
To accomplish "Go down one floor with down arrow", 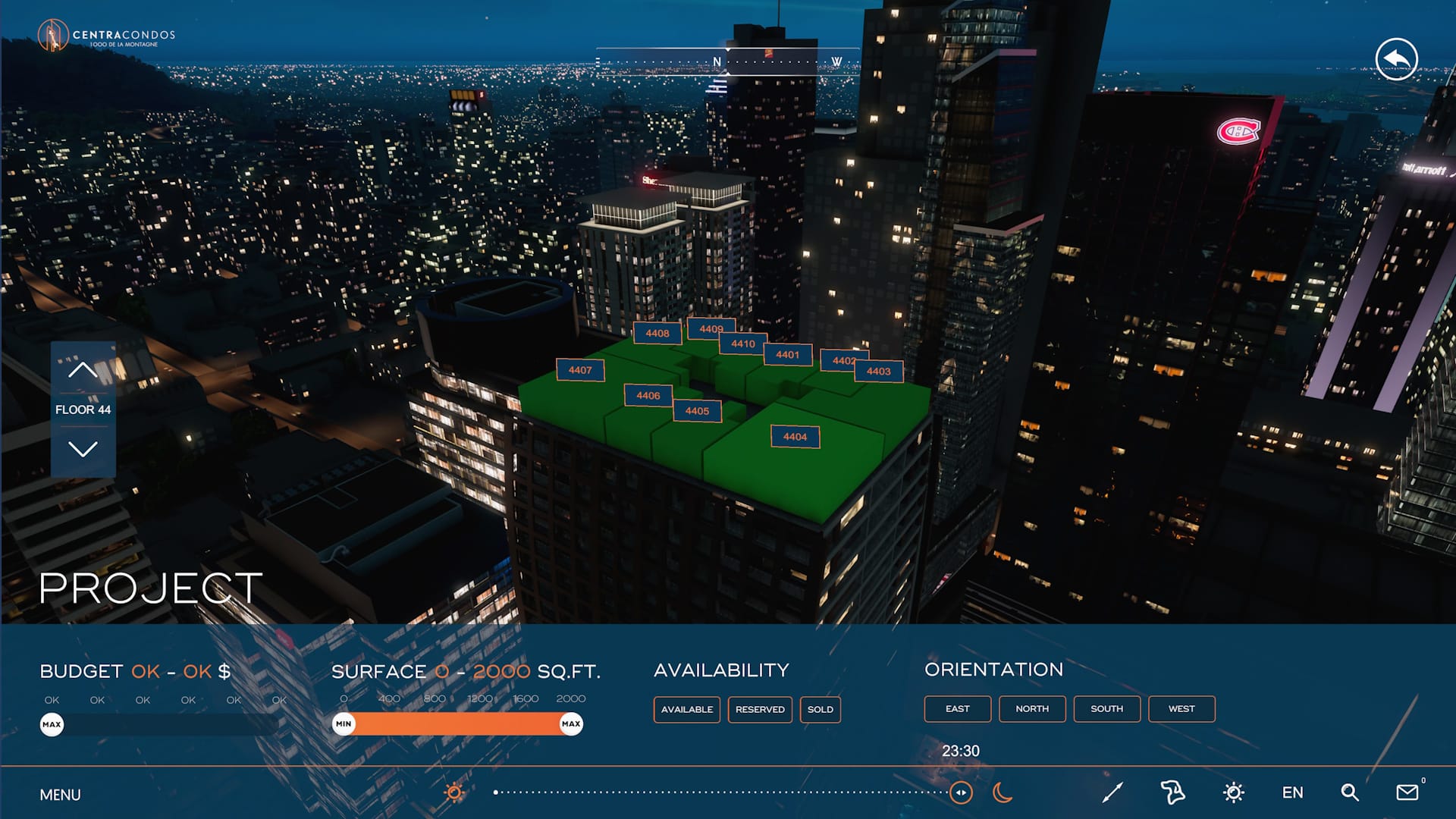I will 83,449.
